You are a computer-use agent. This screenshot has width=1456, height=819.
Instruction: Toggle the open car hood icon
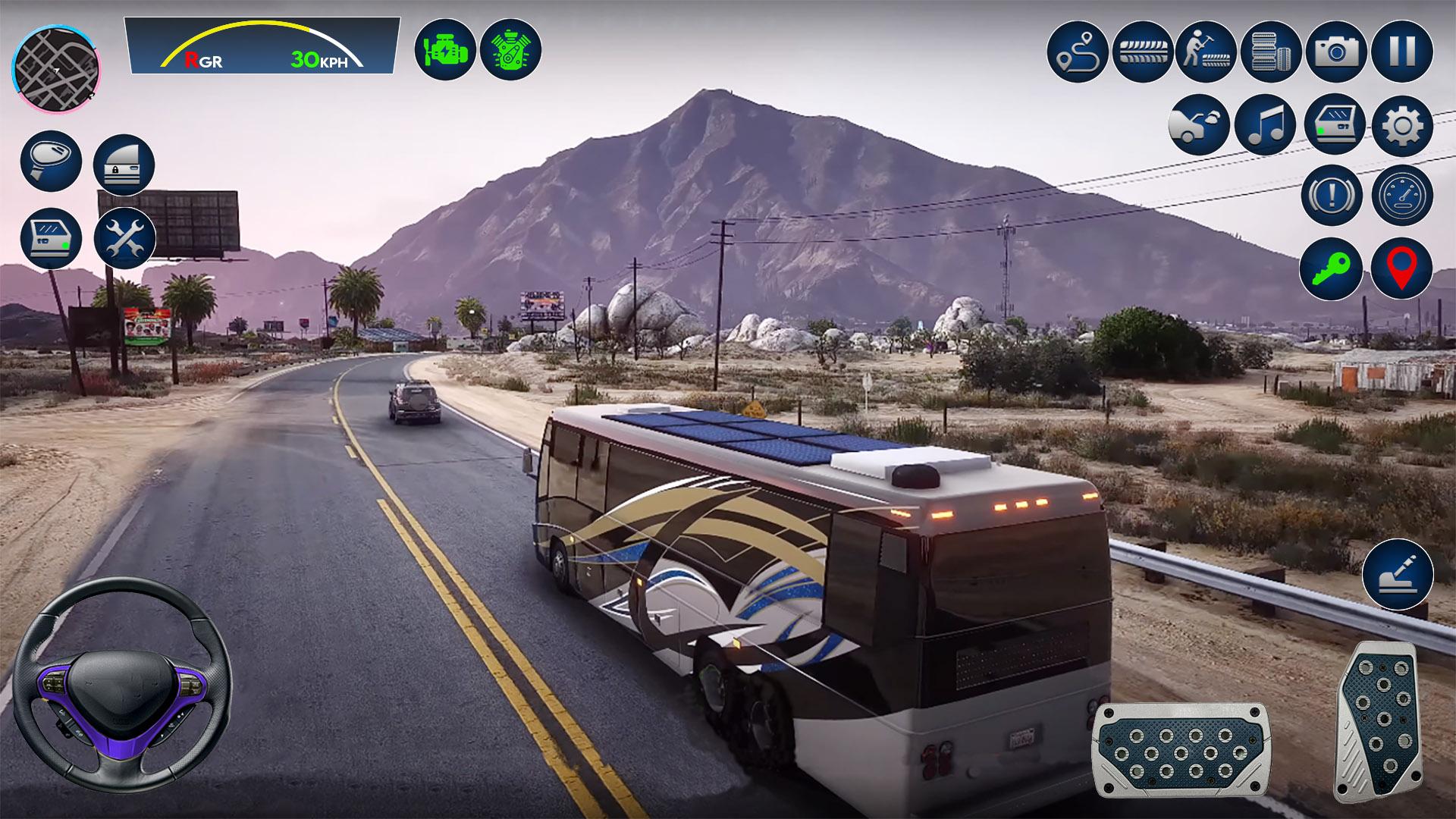(x=1199, y=124)
